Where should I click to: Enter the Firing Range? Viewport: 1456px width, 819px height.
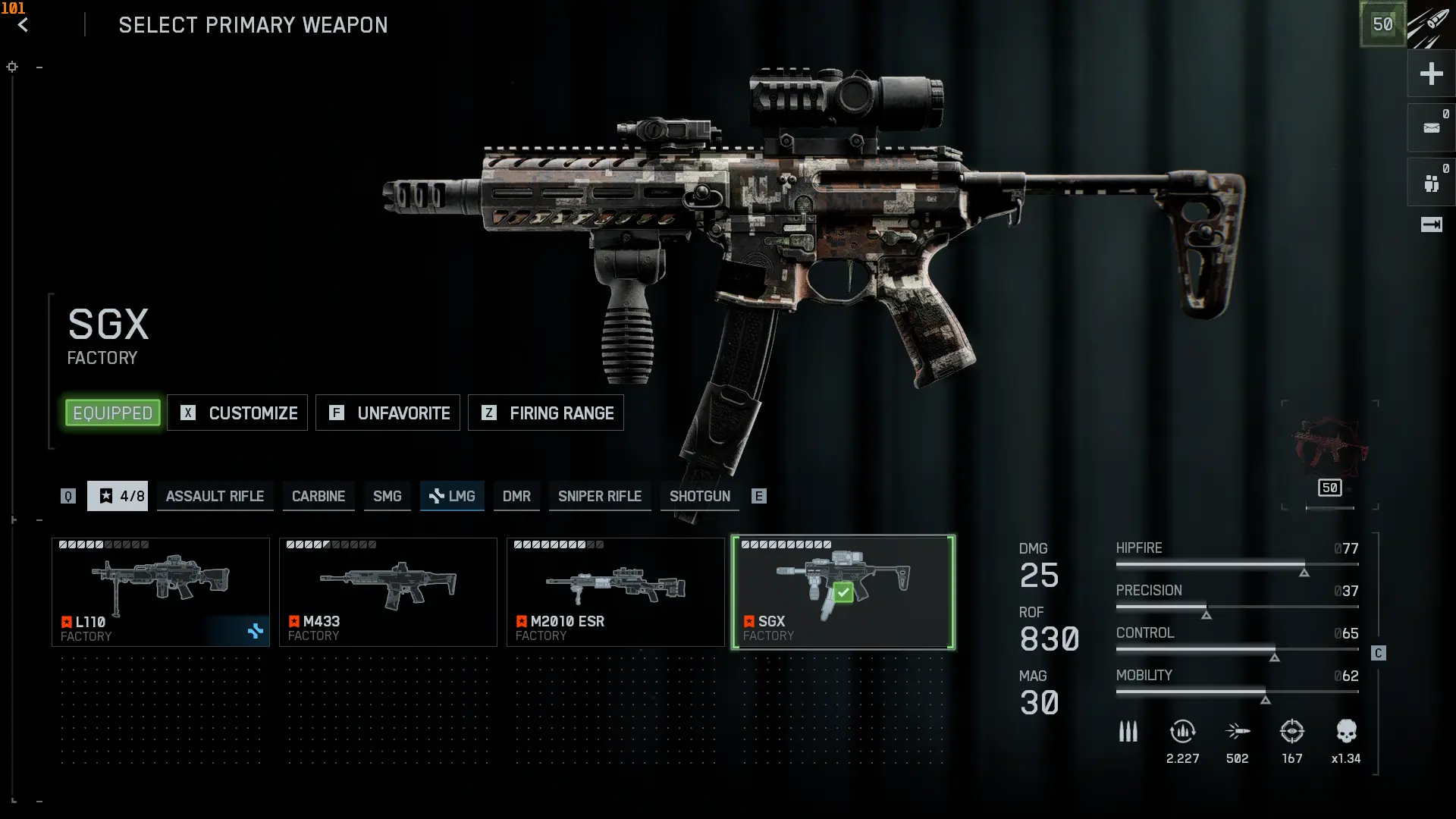(545, 413)
